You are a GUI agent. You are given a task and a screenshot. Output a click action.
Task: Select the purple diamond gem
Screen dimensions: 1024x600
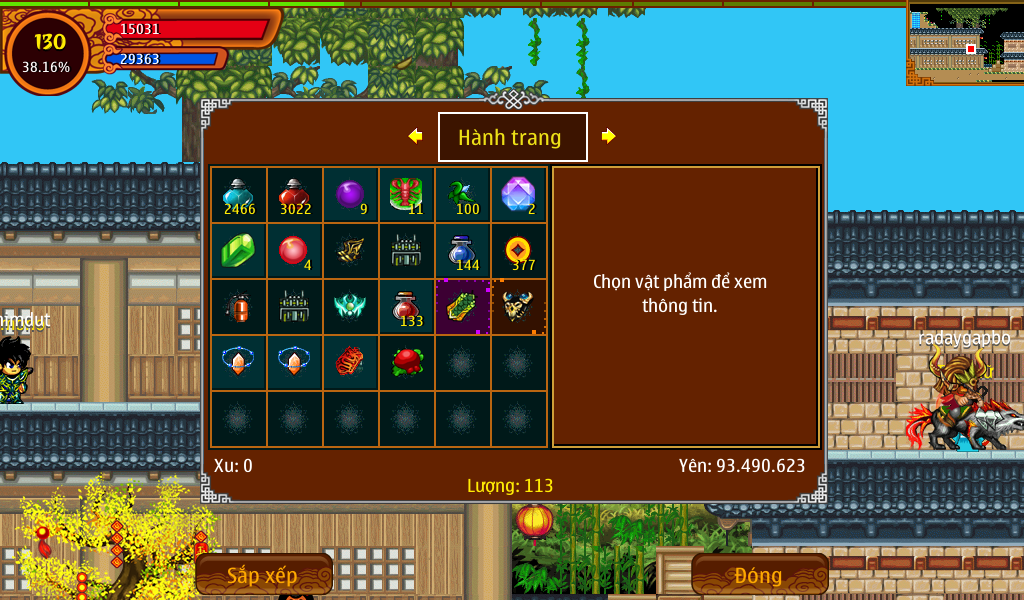[x=518, y=195]
